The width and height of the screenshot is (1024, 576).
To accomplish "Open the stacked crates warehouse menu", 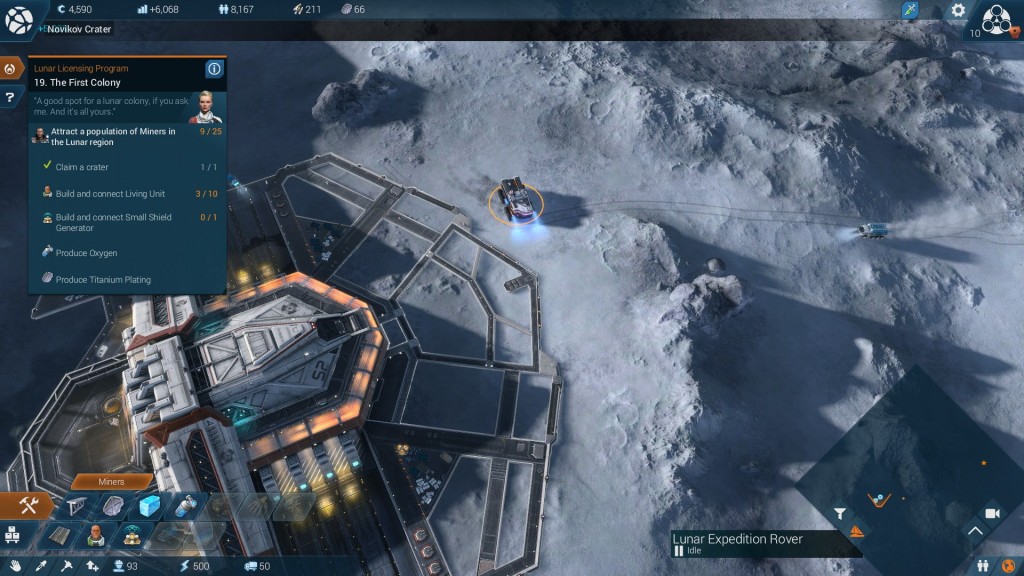I will (x=14, y=534).
